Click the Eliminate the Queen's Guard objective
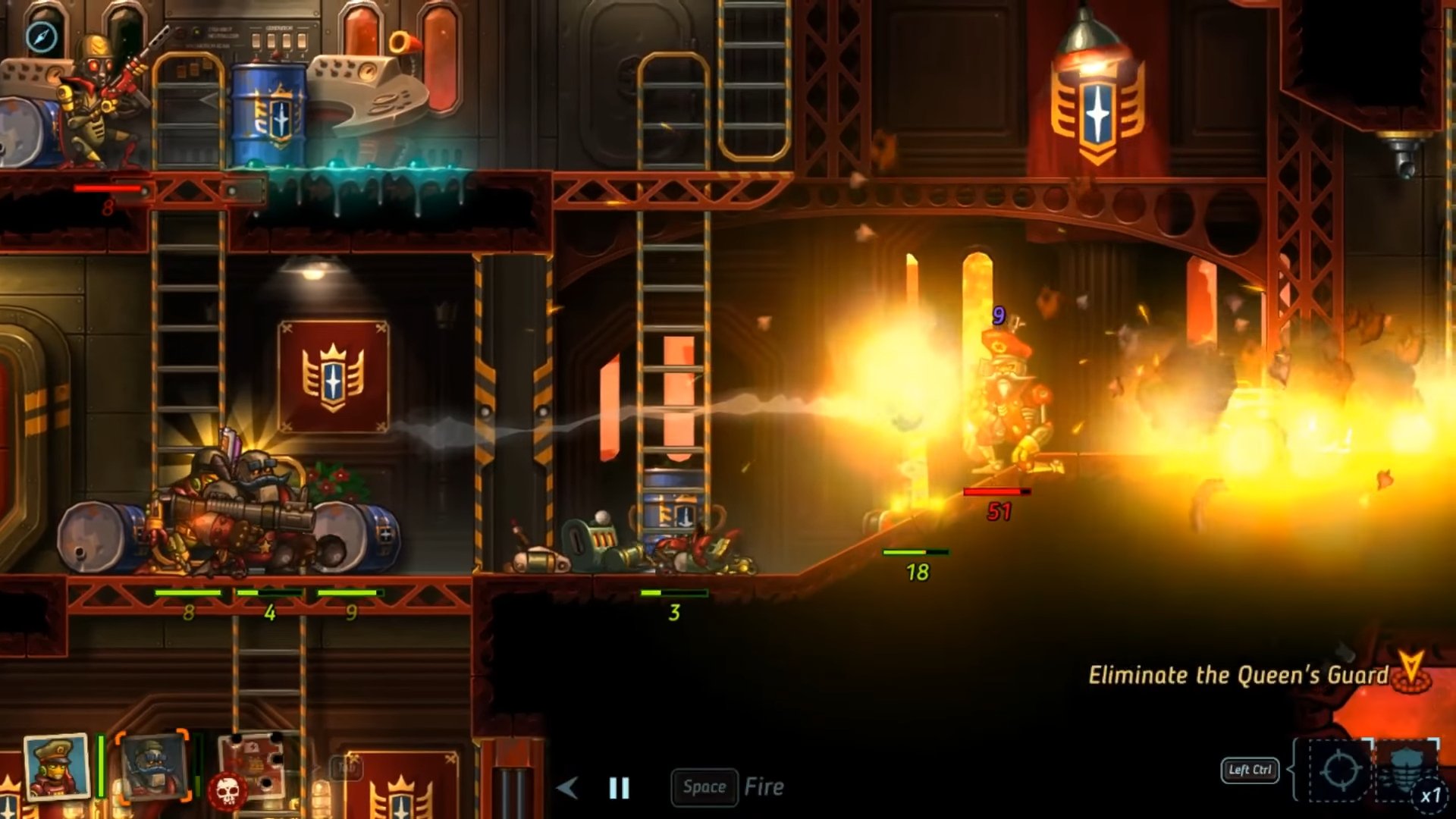 point(1238,675)
